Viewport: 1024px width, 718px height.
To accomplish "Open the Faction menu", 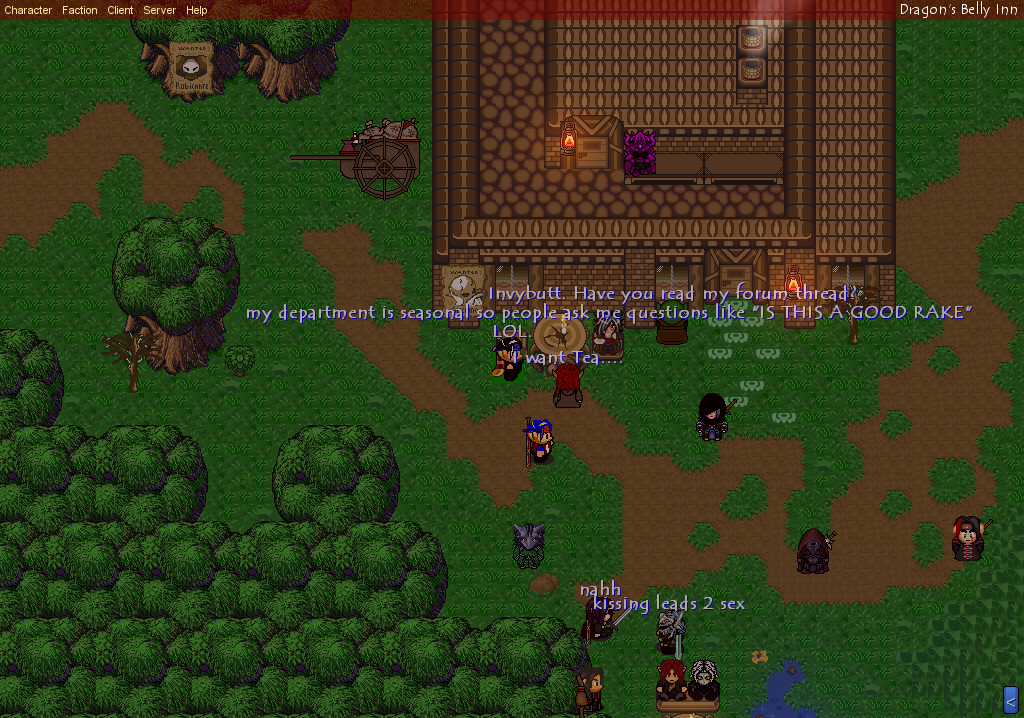I will 80,10.
